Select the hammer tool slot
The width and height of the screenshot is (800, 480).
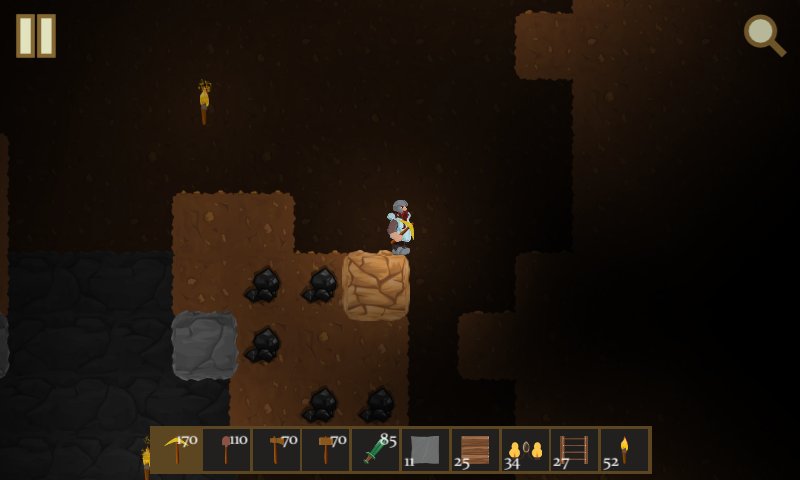click(326, 450)
